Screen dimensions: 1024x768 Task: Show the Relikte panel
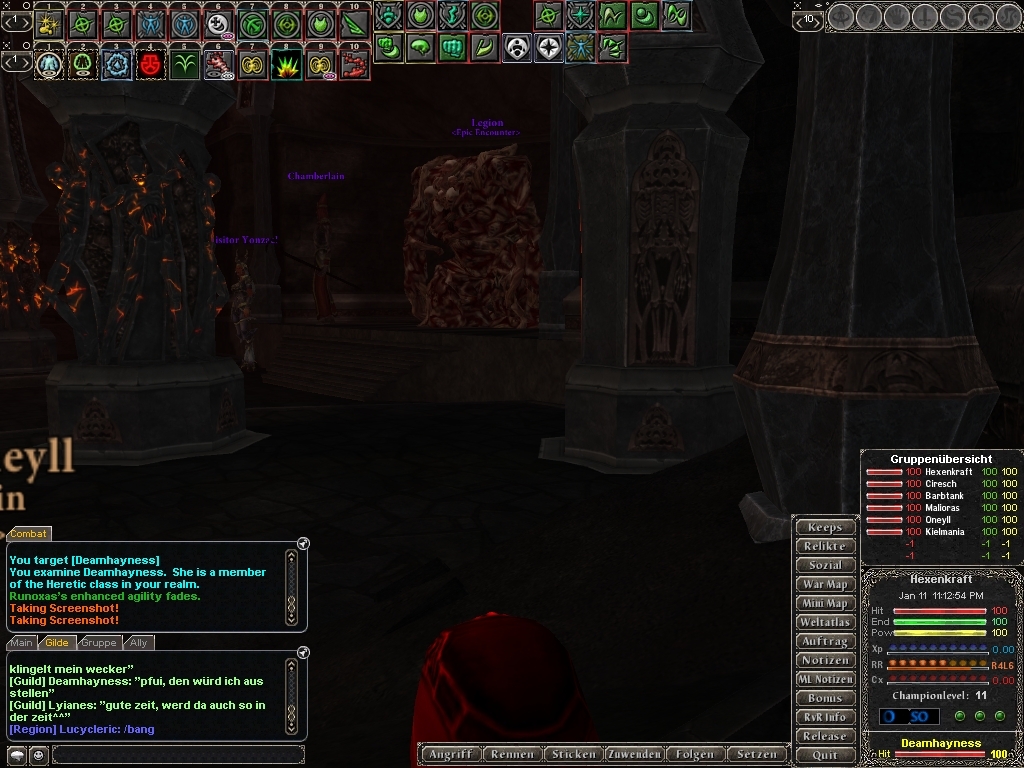[x=825, y=546]
